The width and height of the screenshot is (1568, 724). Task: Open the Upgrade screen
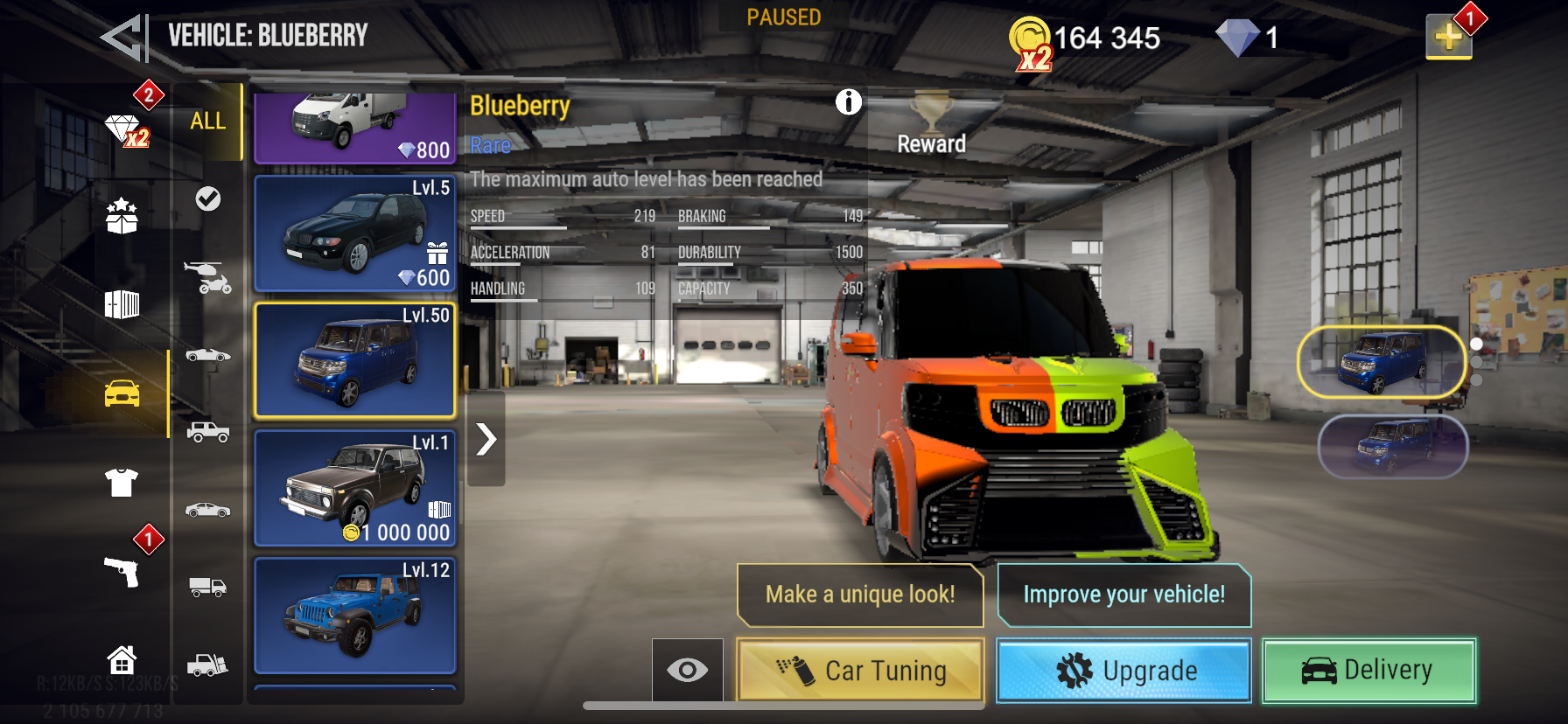click(x=1123, y=671)
